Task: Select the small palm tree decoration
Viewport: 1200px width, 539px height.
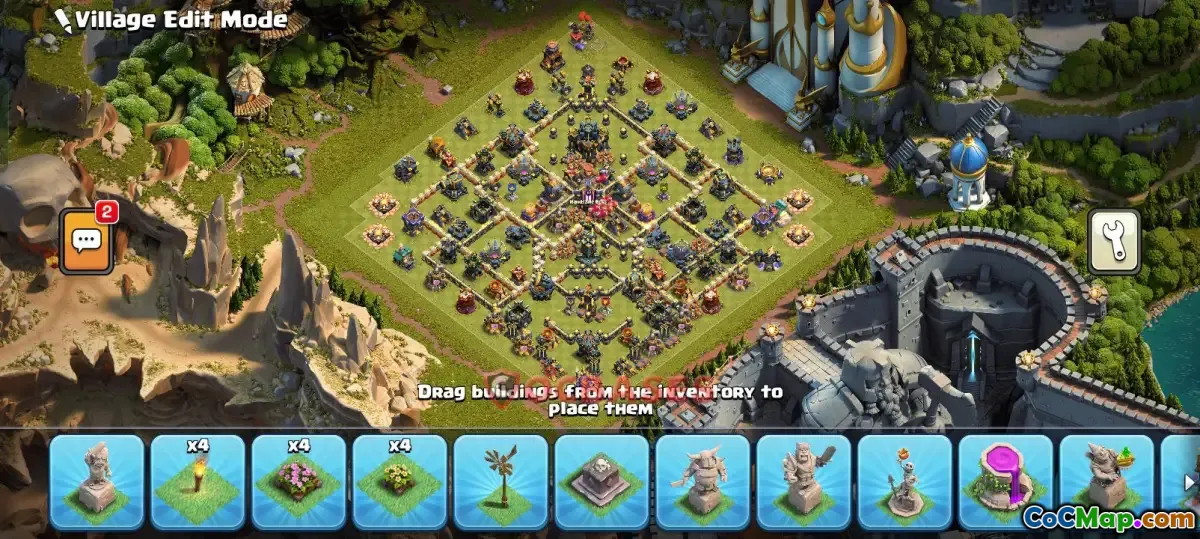Action: pos(500,481)
